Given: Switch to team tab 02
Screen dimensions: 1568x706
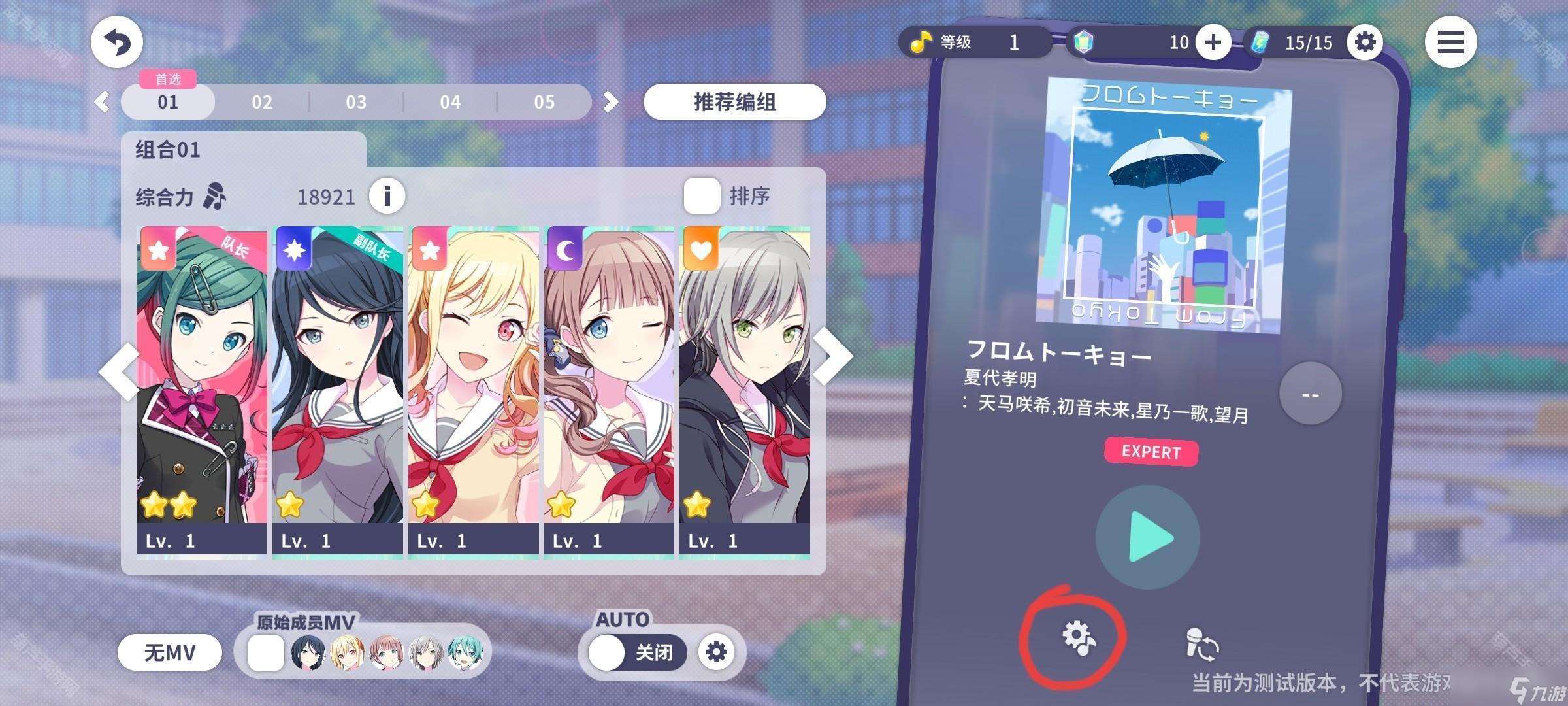Looking at the screenshot, I should (262, 102).
